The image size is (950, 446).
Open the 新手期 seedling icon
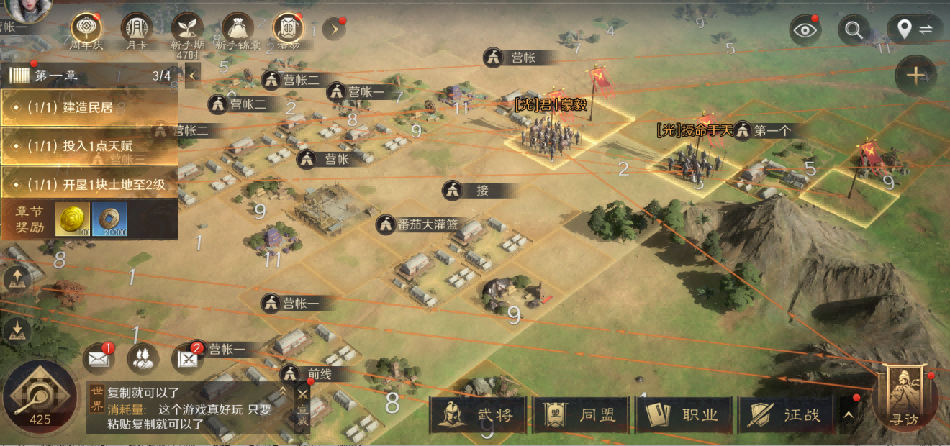(x=187, y=28)
